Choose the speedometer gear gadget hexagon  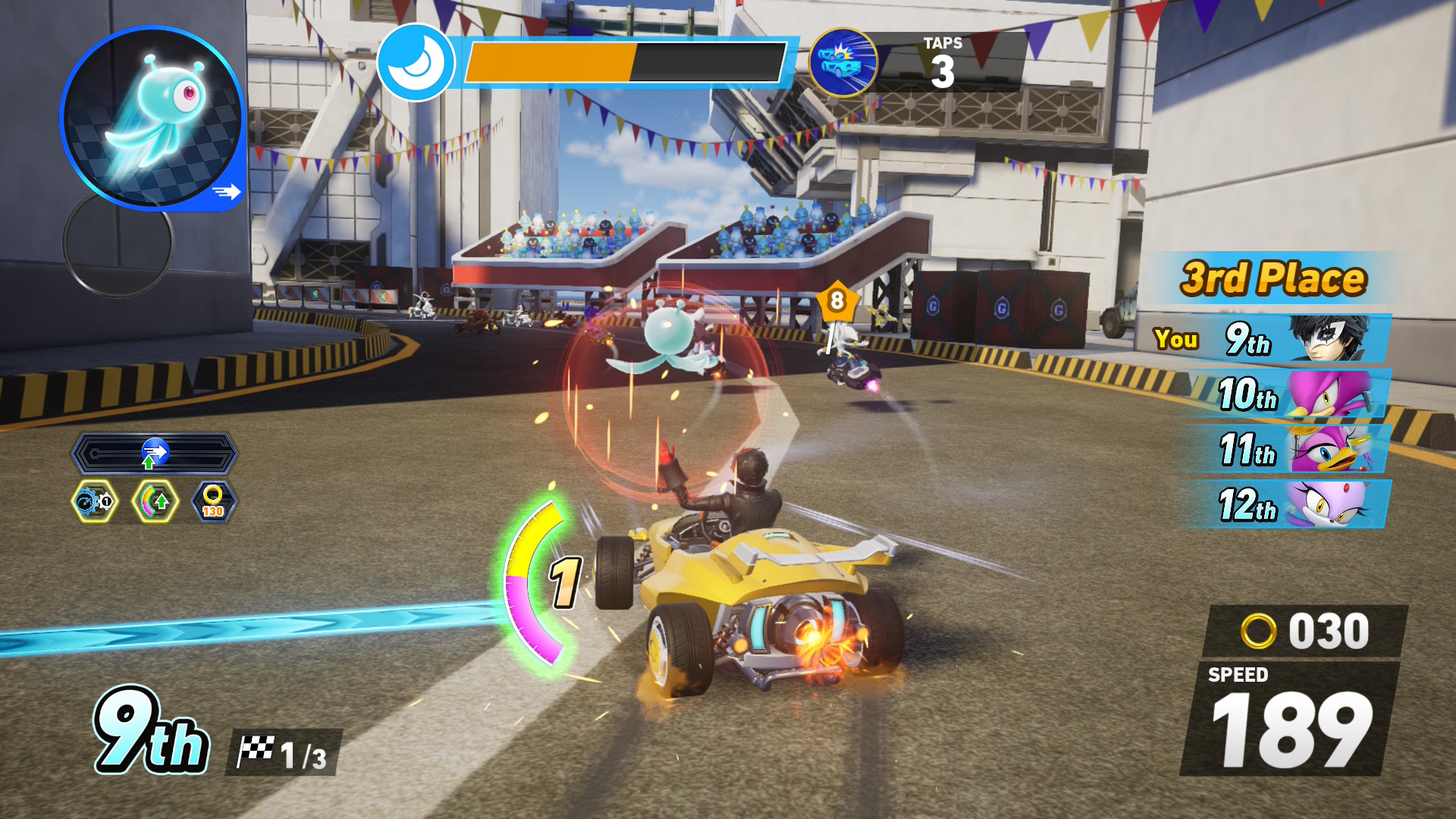click(95, 501)
